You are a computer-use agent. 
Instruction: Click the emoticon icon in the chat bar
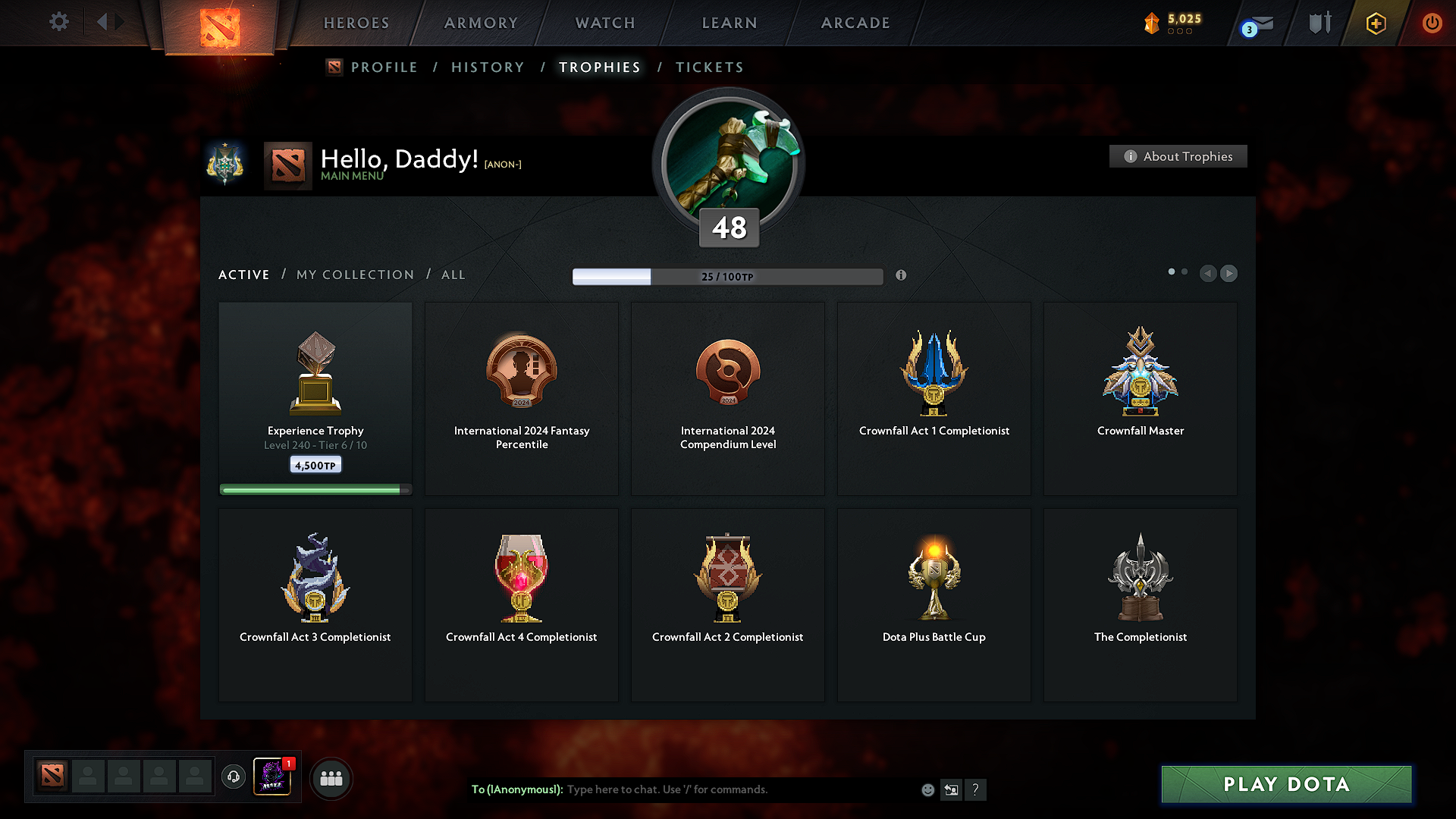pos(927,789)
